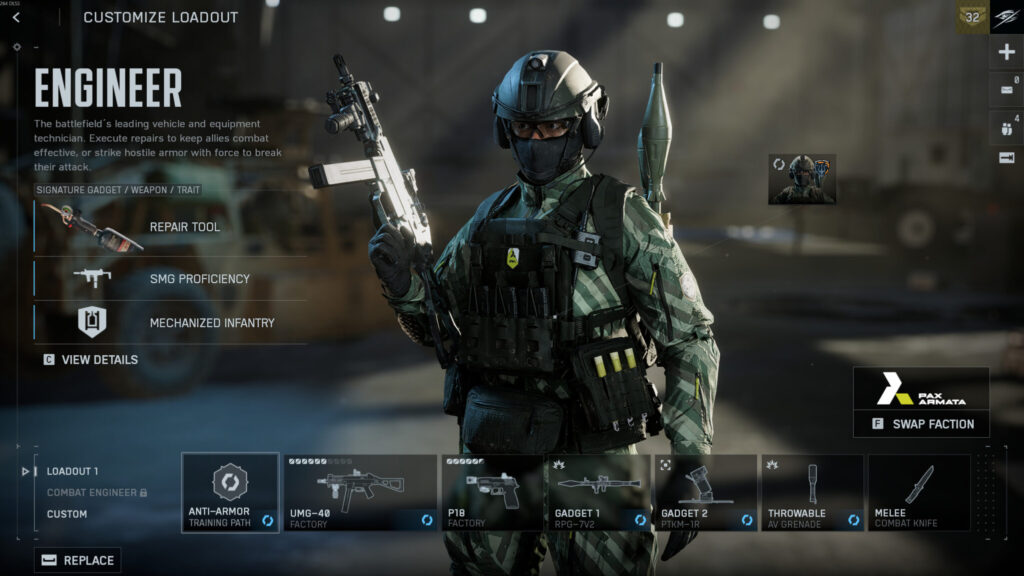Choose the Anti-Armor training path slot
1024x576 pixels.
pyautogui.click(x=230, y=492)
